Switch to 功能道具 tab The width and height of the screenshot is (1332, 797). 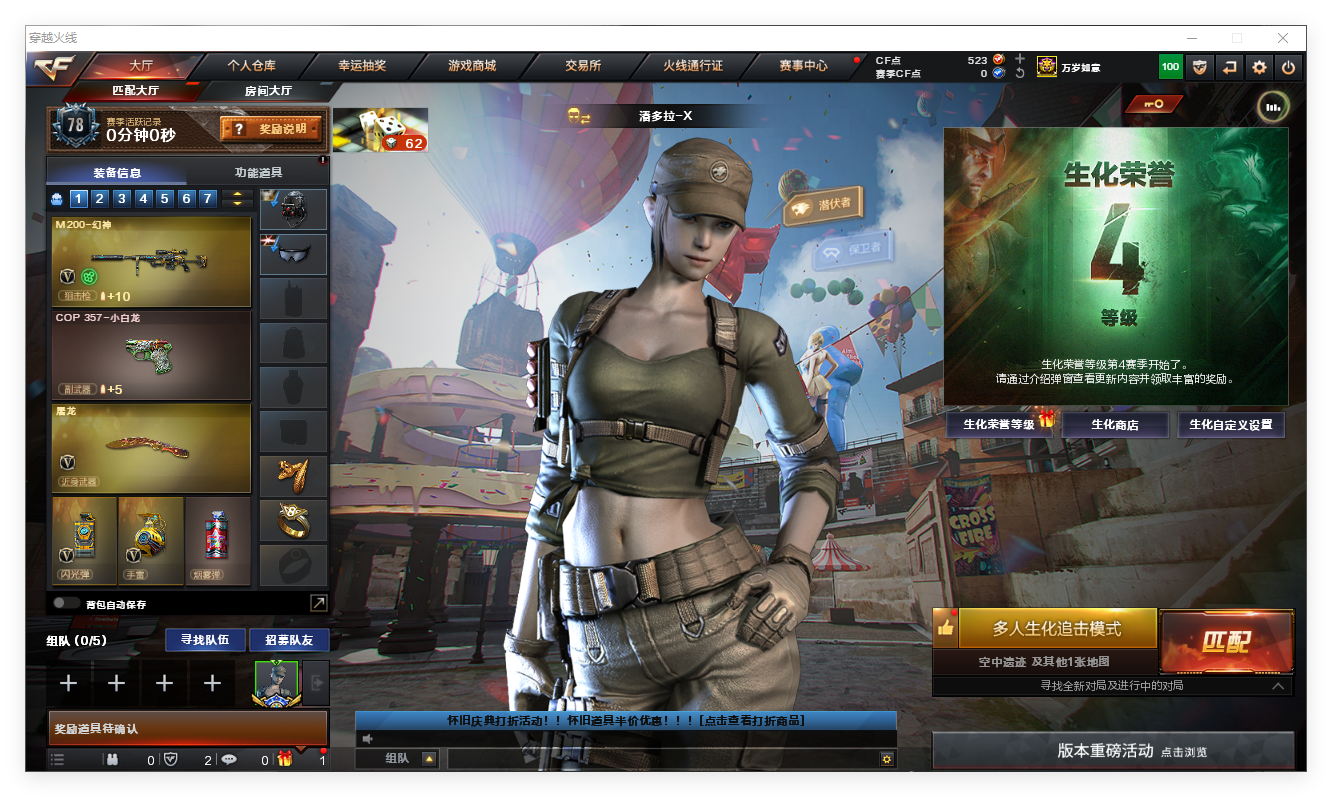point(258,172)
